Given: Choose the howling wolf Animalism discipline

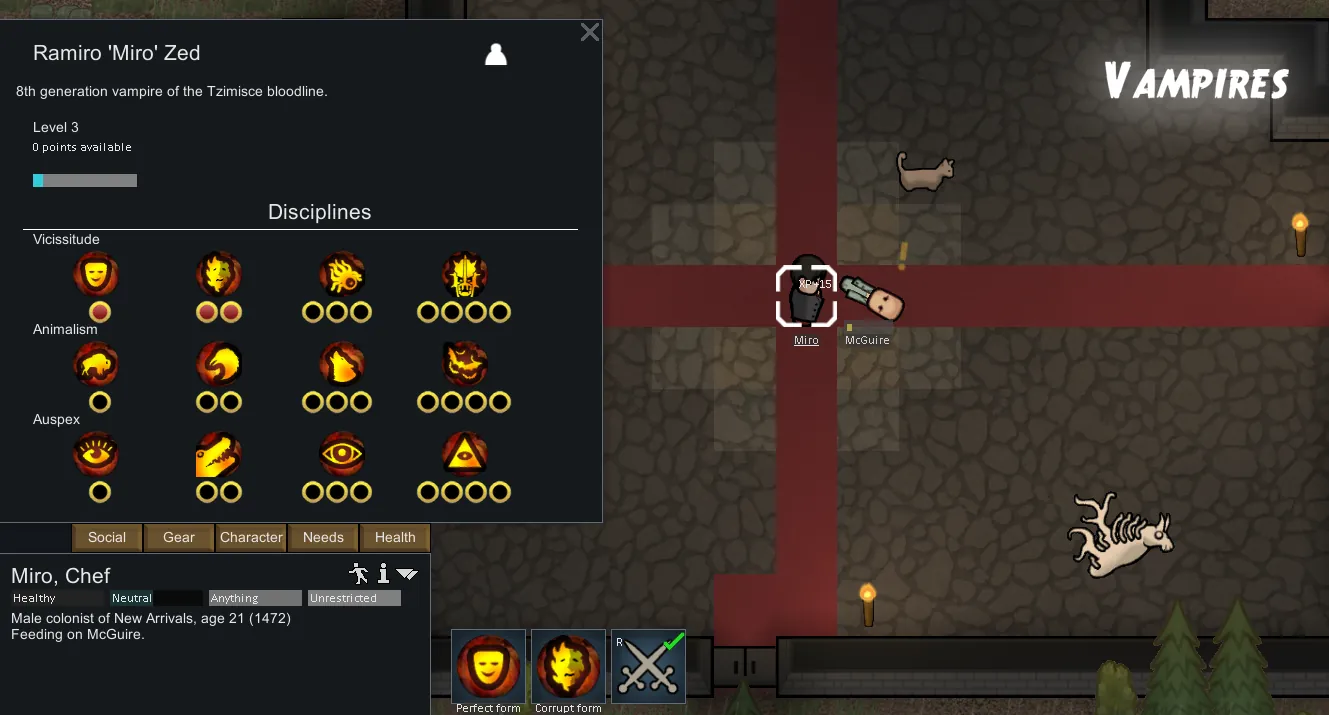Looking at the screenshot, I should click(x=342, y=365).
